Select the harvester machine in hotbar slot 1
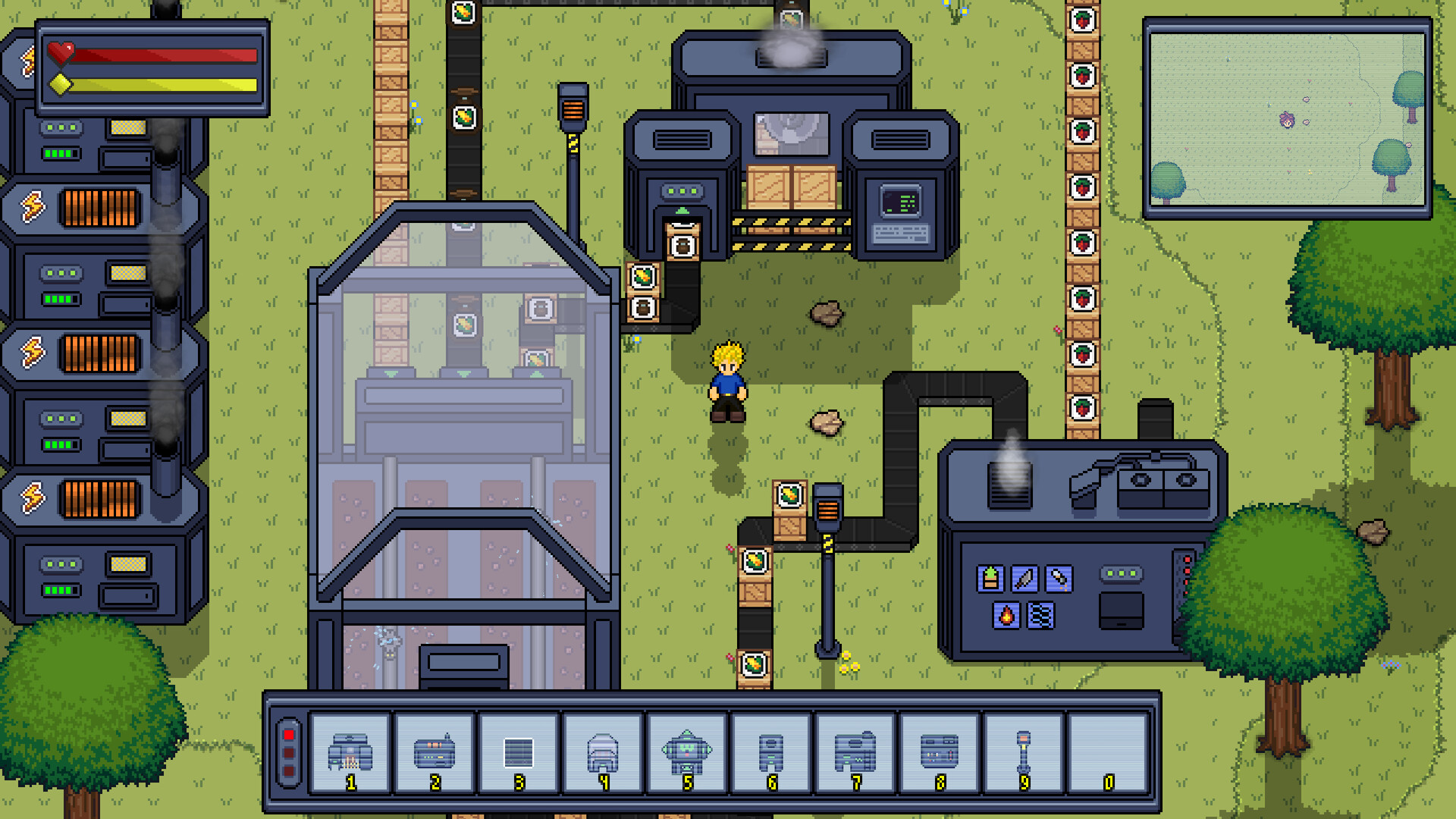The image size is (1456, 819). [x=350, y=751]
